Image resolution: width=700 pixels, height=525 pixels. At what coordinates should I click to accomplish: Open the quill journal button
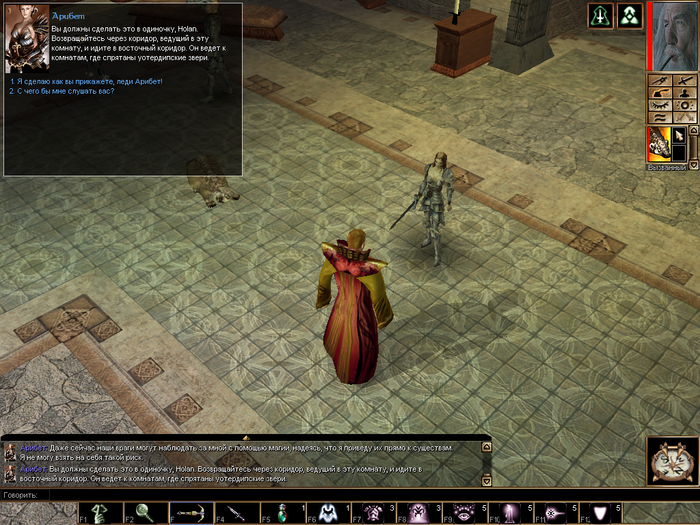click(x=659, y=93)
